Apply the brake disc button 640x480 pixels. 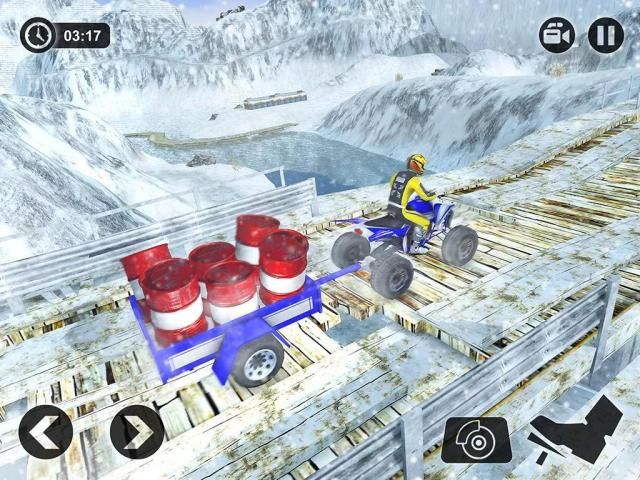[477, 438]
